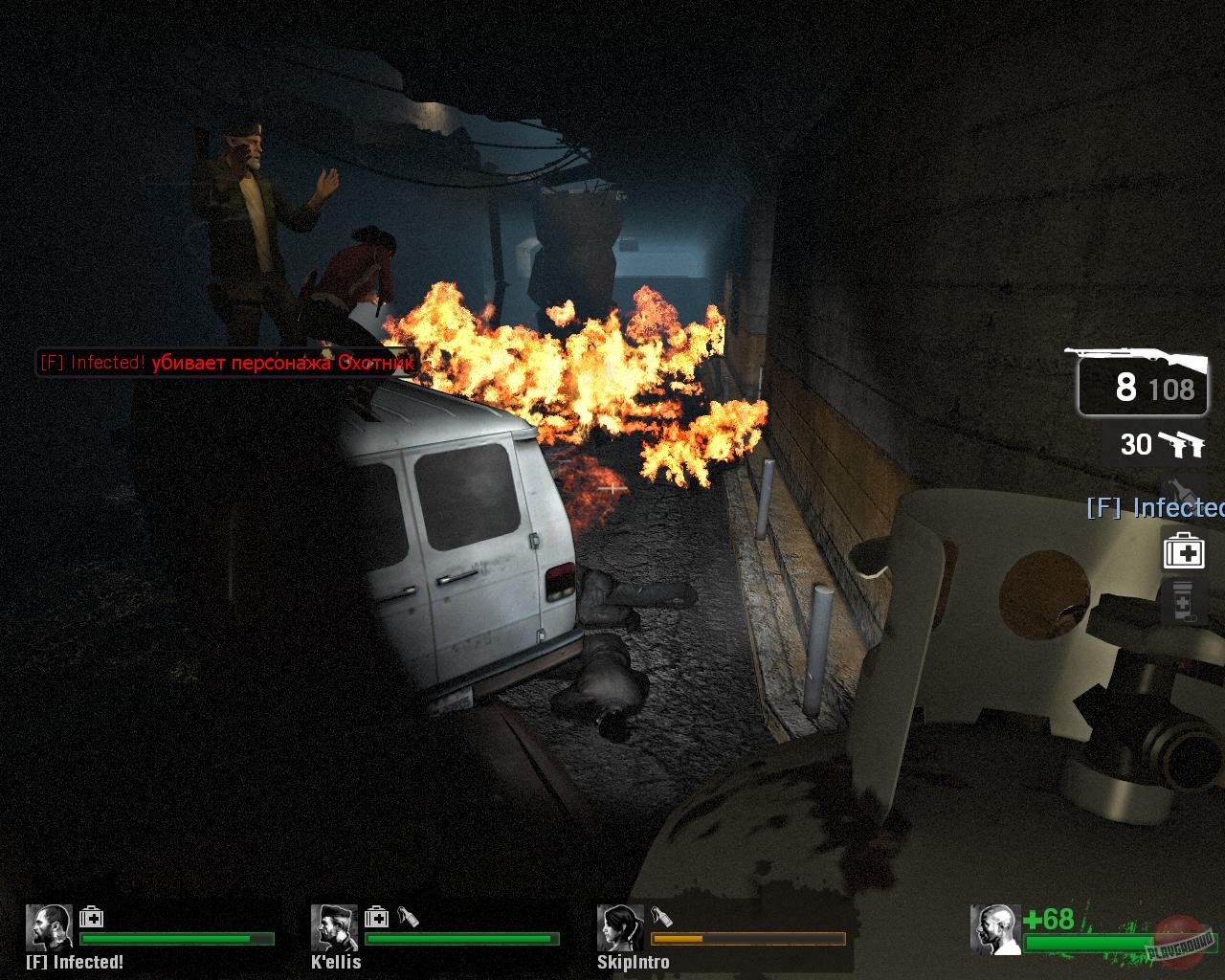1225x980 pixels.
Task: Click the shotgun shell count showing 8
Action: click(x=1124, y=388)
